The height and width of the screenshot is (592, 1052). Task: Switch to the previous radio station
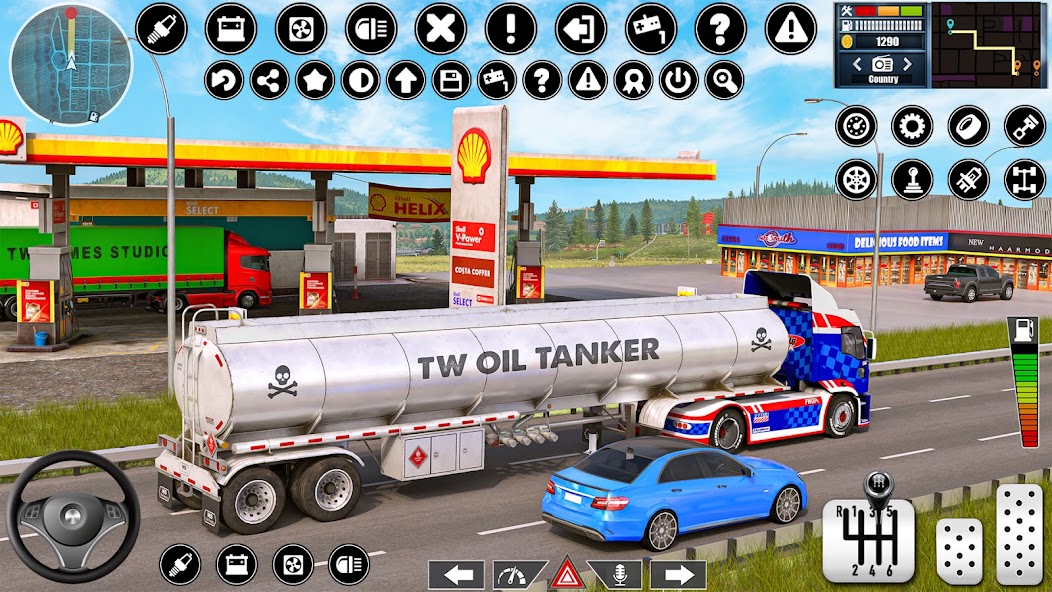click(855, 64)
